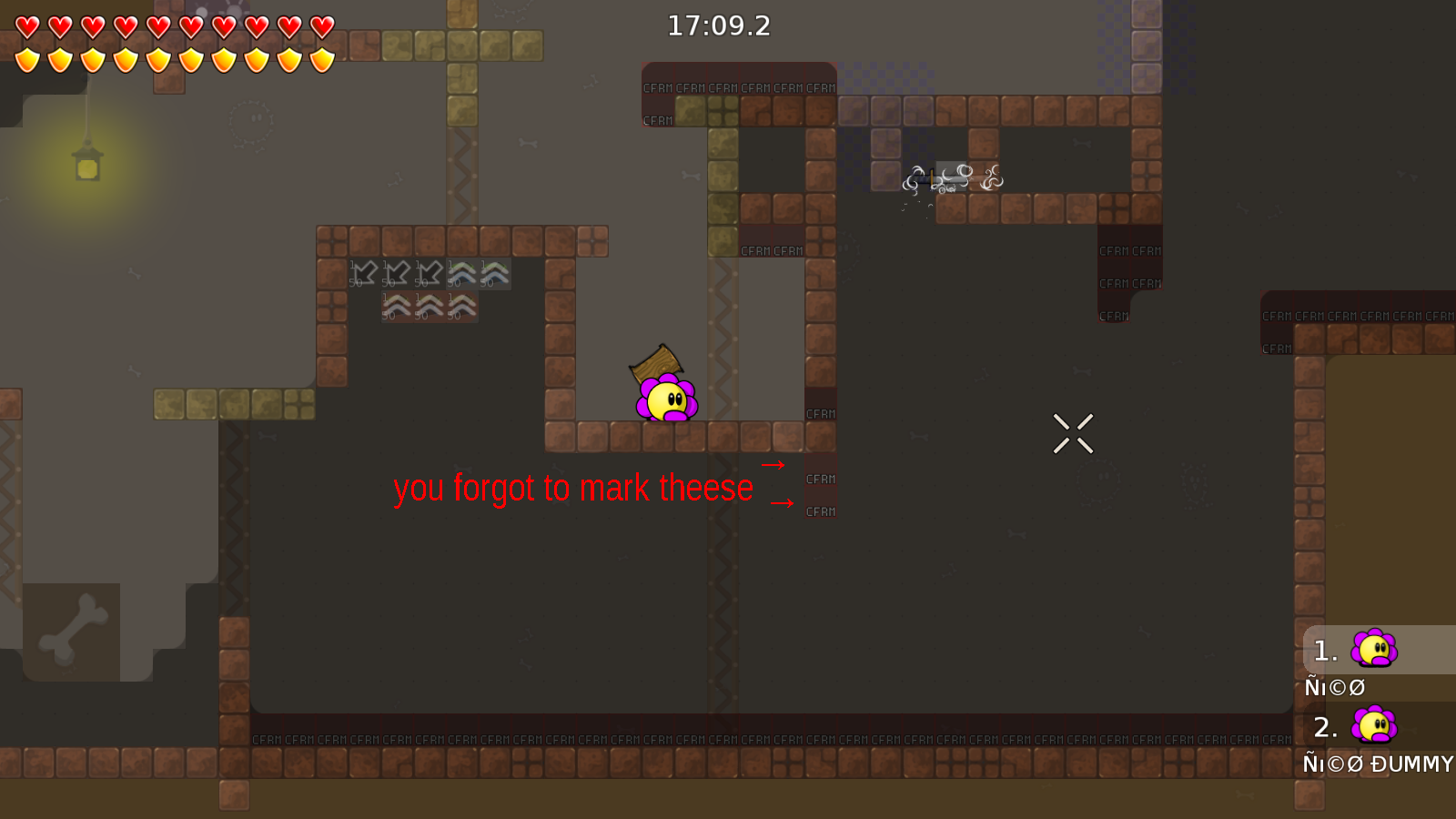Click the Ñı©Ø player name label
Screen dimensions: 1456x819
(1334, 687)
